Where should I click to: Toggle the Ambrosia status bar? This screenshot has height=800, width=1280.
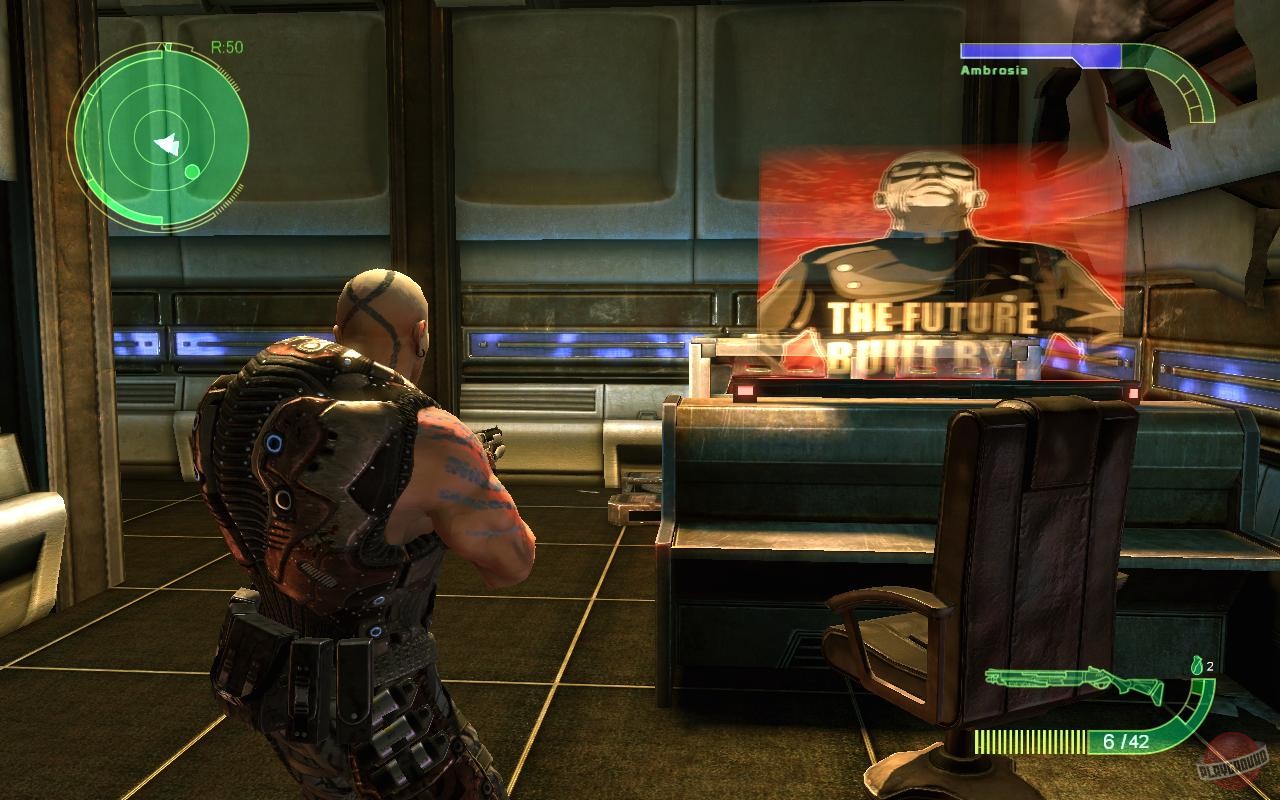pyautogui.click(x=1013, y=48)
